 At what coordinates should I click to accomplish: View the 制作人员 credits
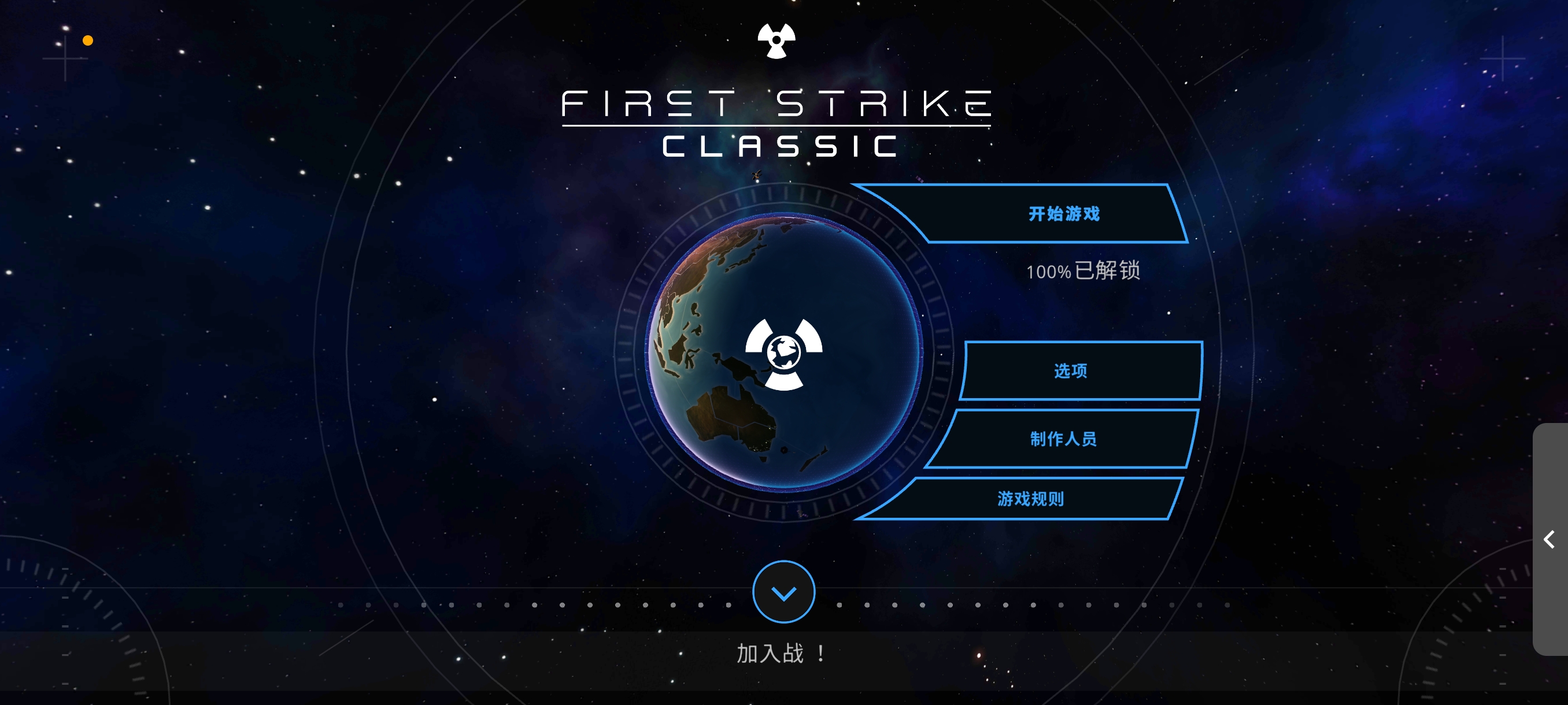click(x=1063, y=439)
